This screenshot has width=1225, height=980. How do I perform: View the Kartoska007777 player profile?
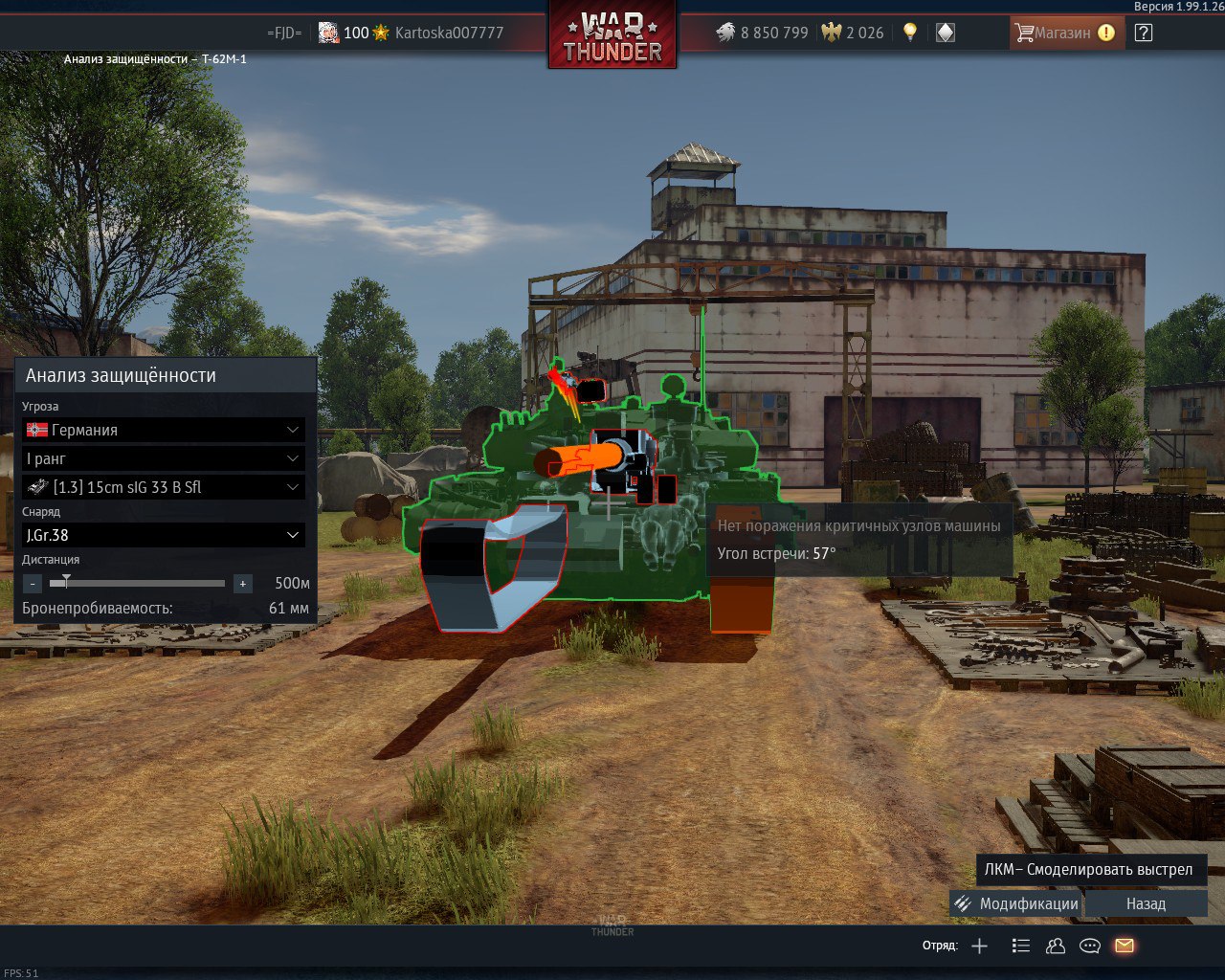(x=449, y=33)
